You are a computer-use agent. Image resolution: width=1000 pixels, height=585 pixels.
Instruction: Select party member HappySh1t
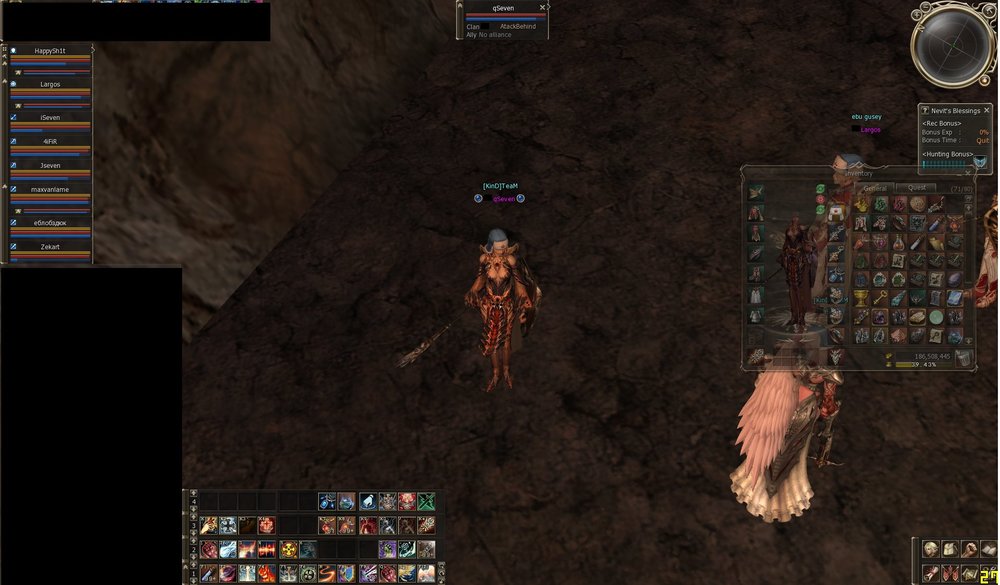click(x=50, y=51)
